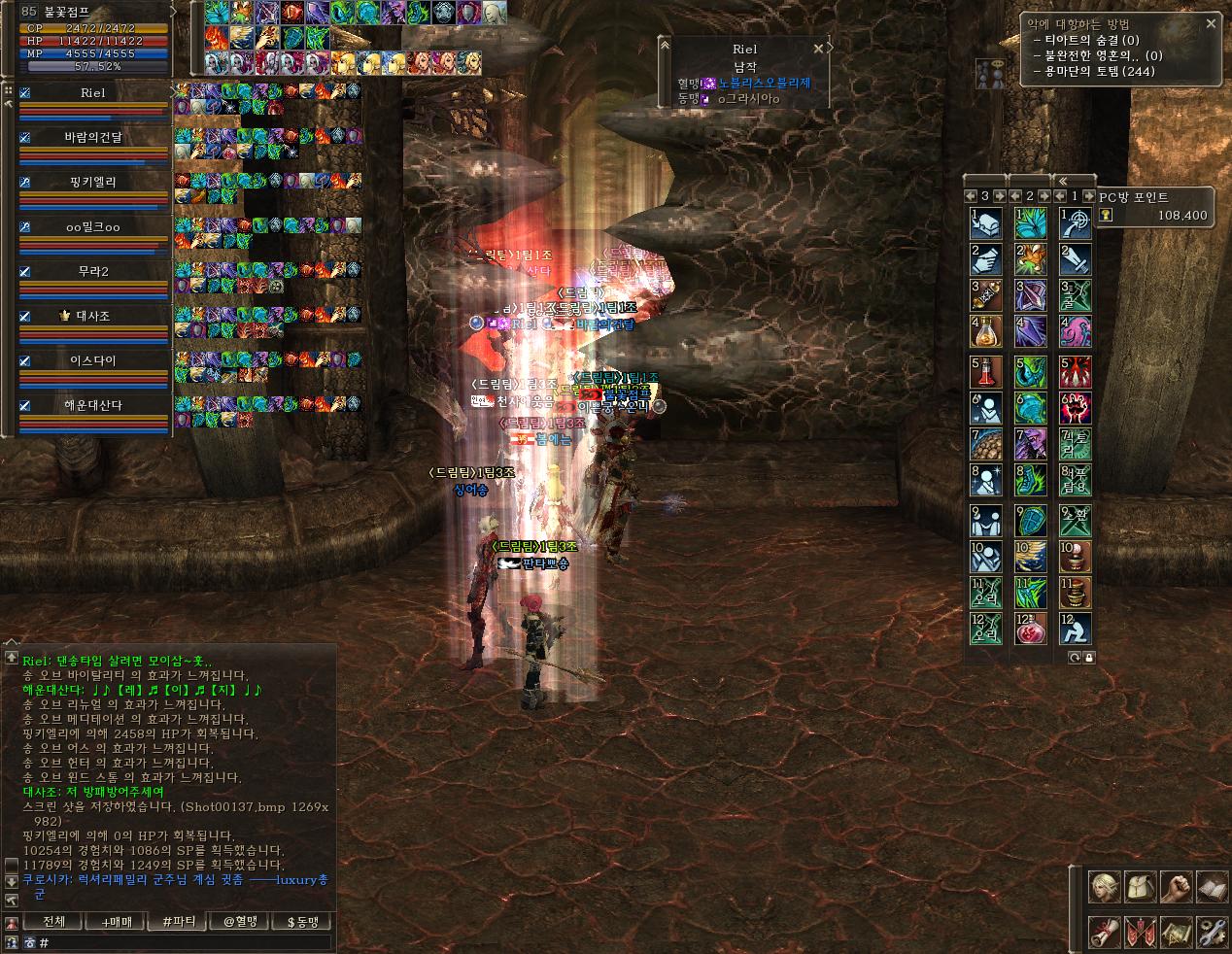This screenshot has width=1232, height=954.
Task: Close the Riel target window
Action: [818, 48]
